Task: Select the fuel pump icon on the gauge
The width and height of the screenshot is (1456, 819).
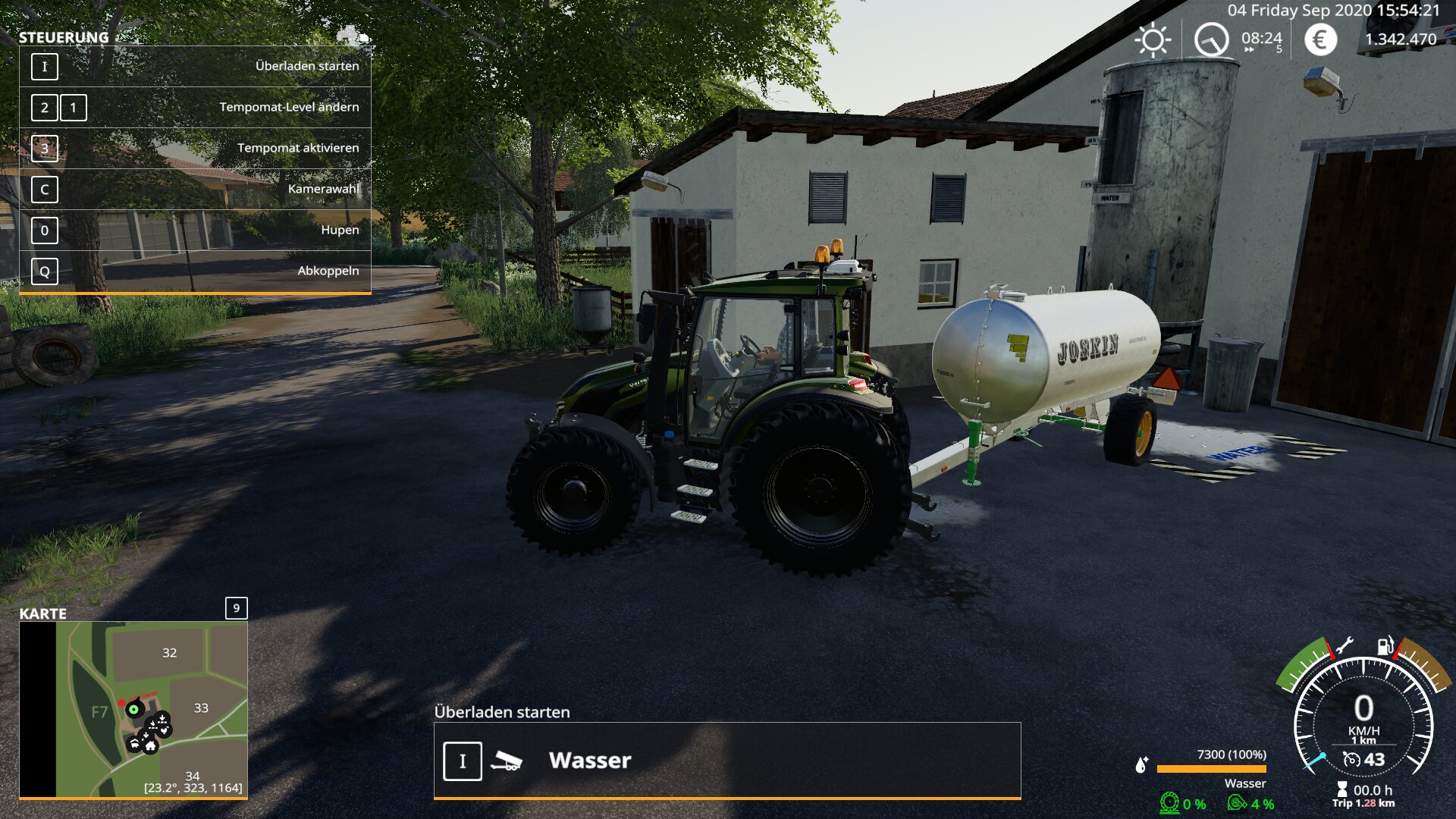Action: (x=1385, y=646)
